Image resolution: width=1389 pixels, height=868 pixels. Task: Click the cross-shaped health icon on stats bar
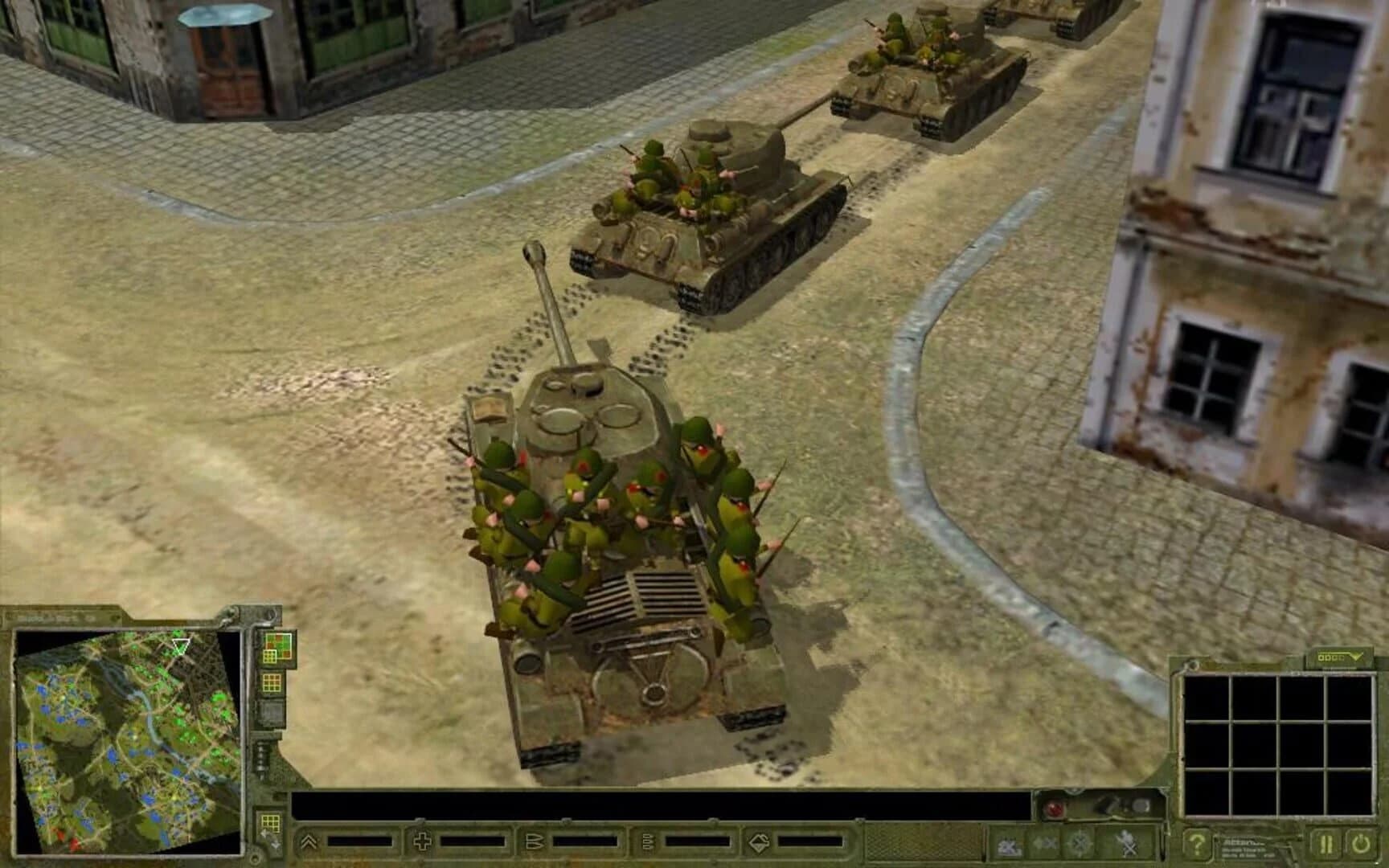pyautogui.click(x=422, y=841)
